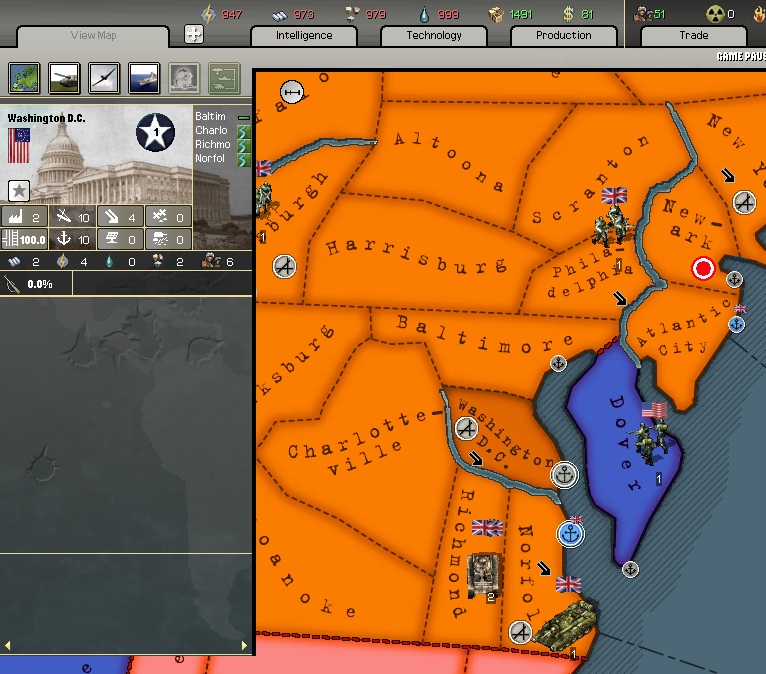
Task: Go to the Production tab
Action: click(563, 36)
